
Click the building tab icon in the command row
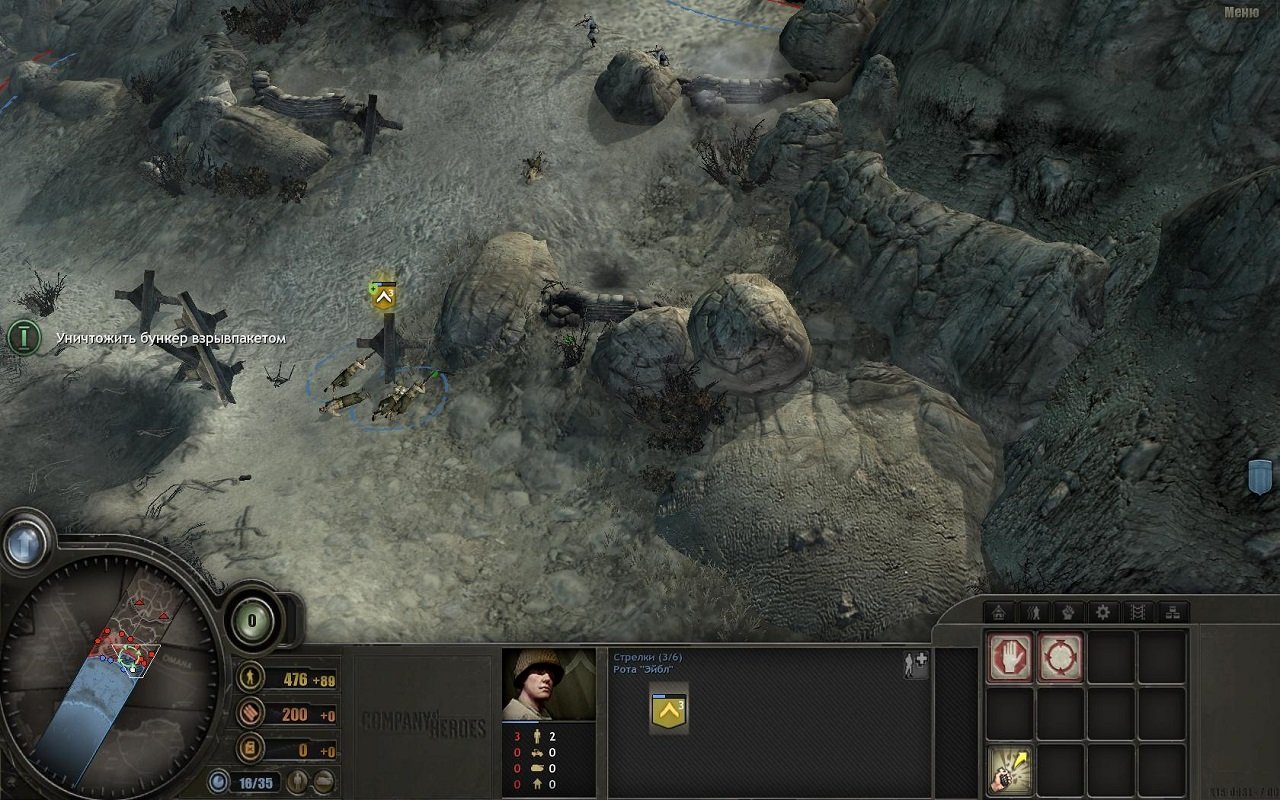click(1001, 612)
